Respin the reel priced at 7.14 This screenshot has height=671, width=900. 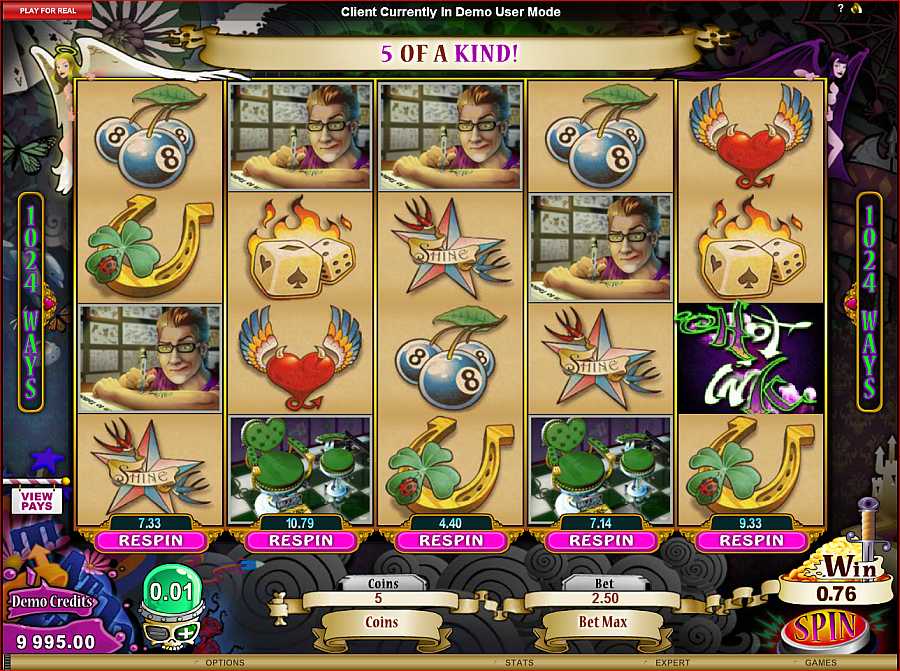pyautogui.click(x=600, y=540)
